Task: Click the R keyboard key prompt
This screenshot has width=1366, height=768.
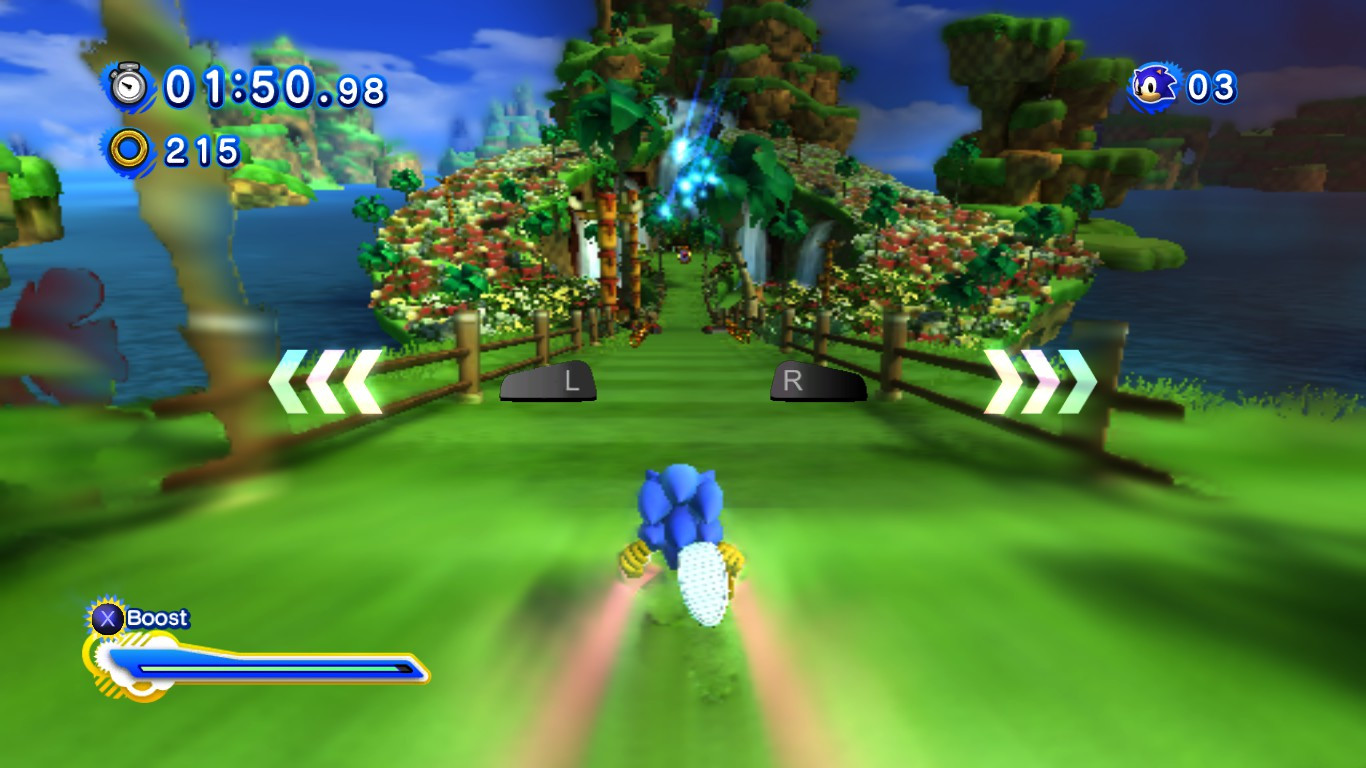Action: pos(816,381)
